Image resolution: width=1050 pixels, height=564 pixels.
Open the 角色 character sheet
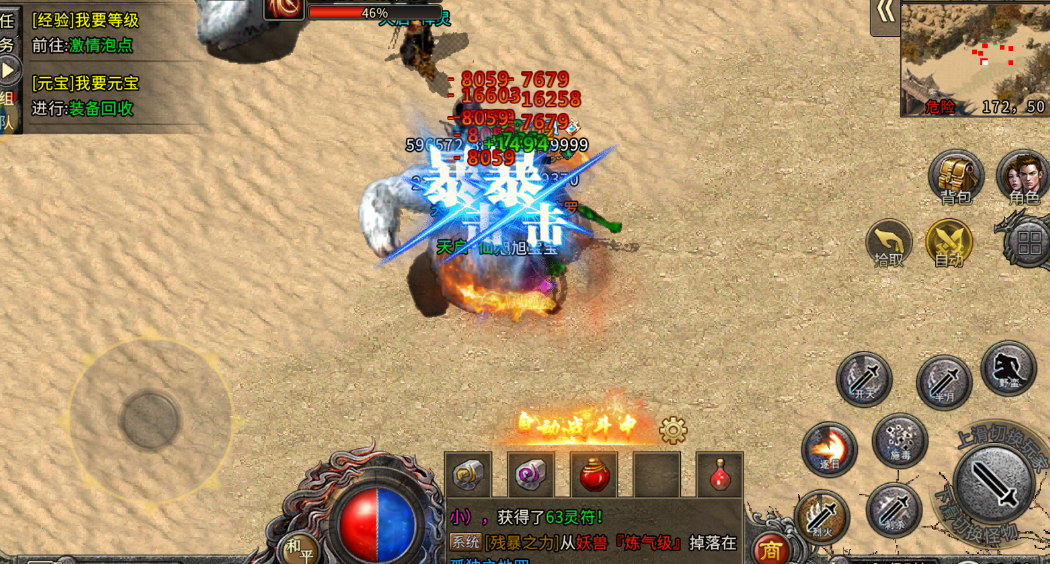(x=1022, y=176)
